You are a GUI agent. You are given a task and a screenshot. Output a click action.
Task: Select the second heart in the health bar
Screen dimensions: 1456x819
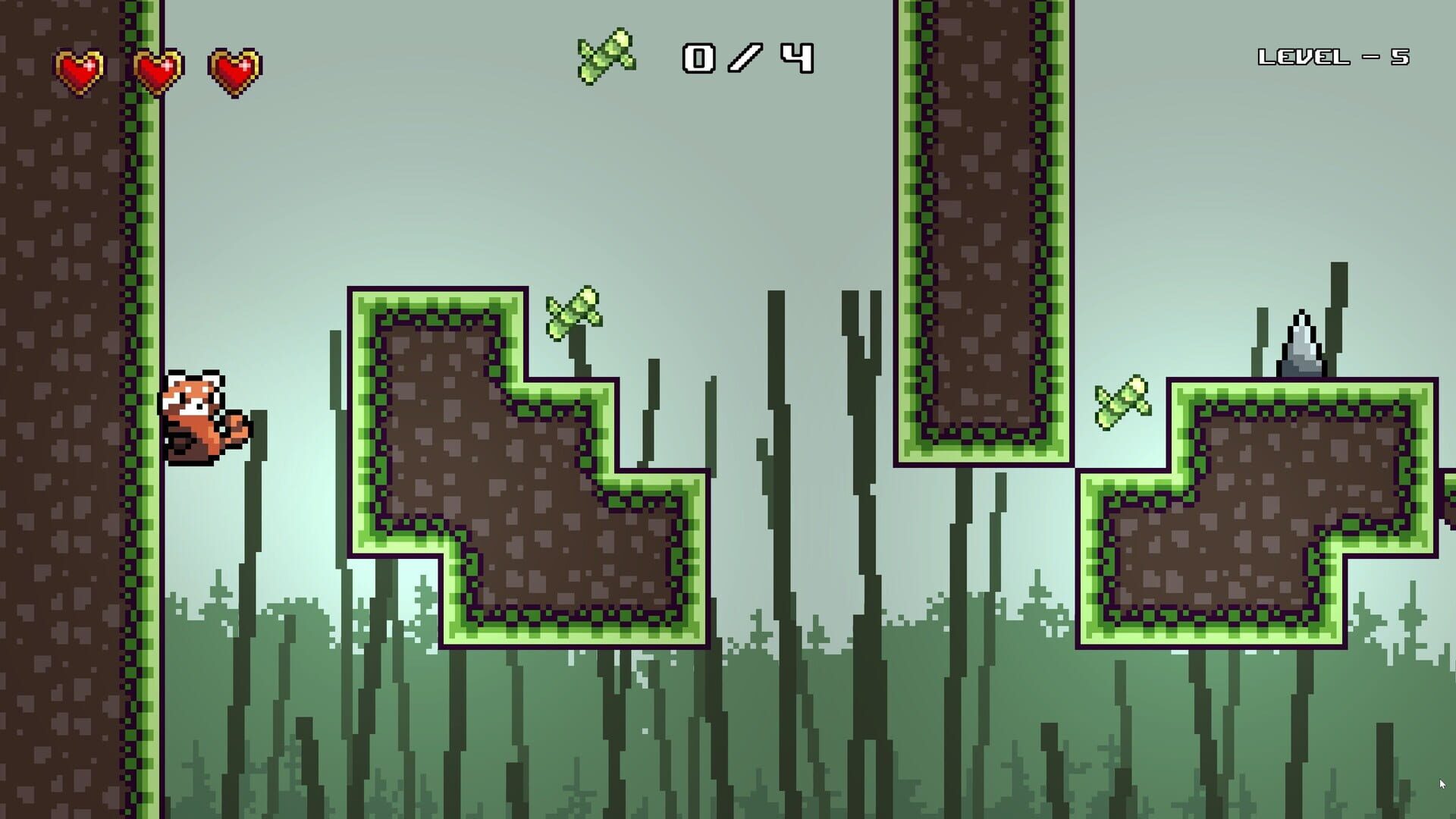[157, 70]
